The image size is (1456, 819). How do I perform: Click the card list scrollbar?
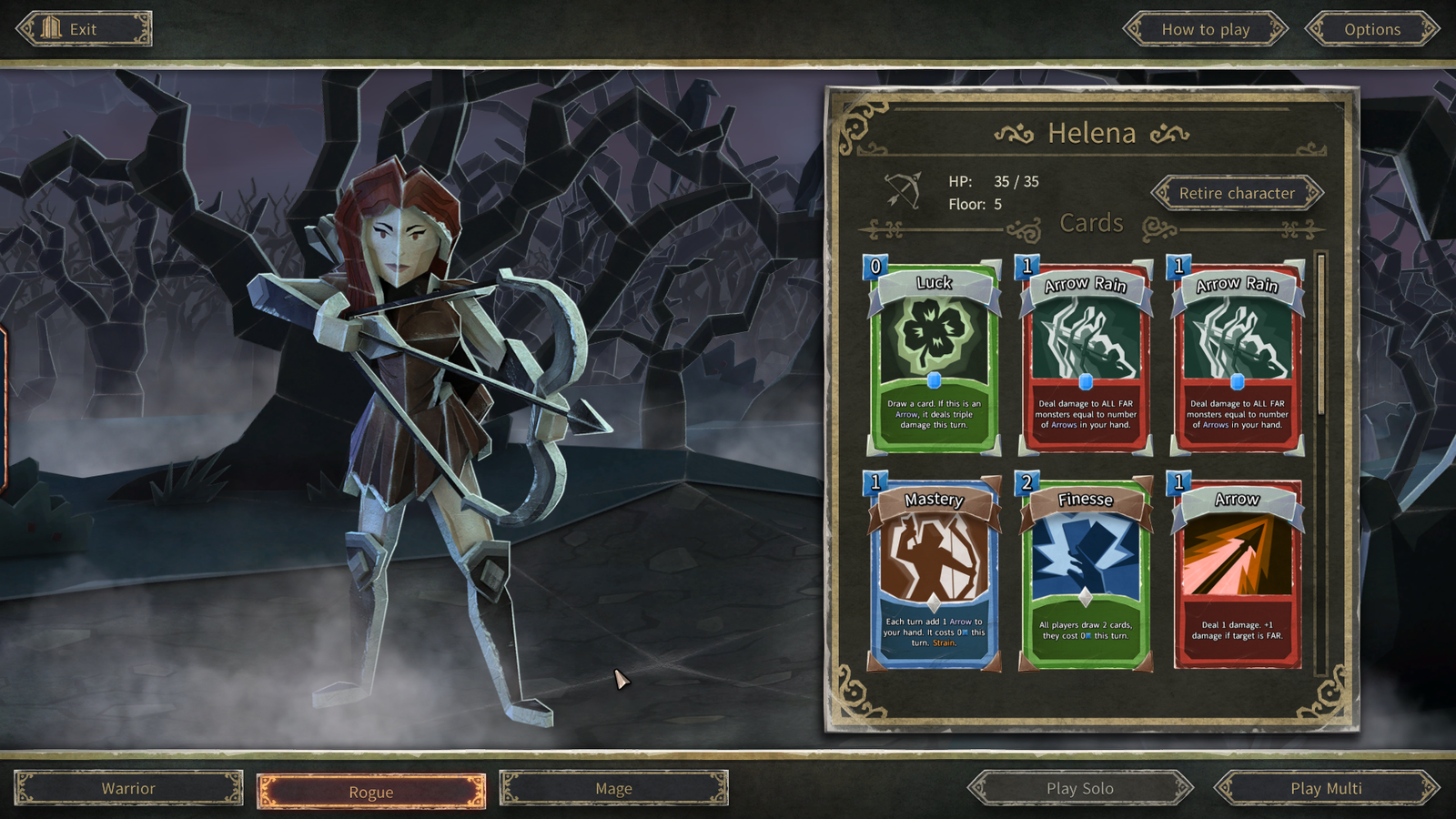1321,337
